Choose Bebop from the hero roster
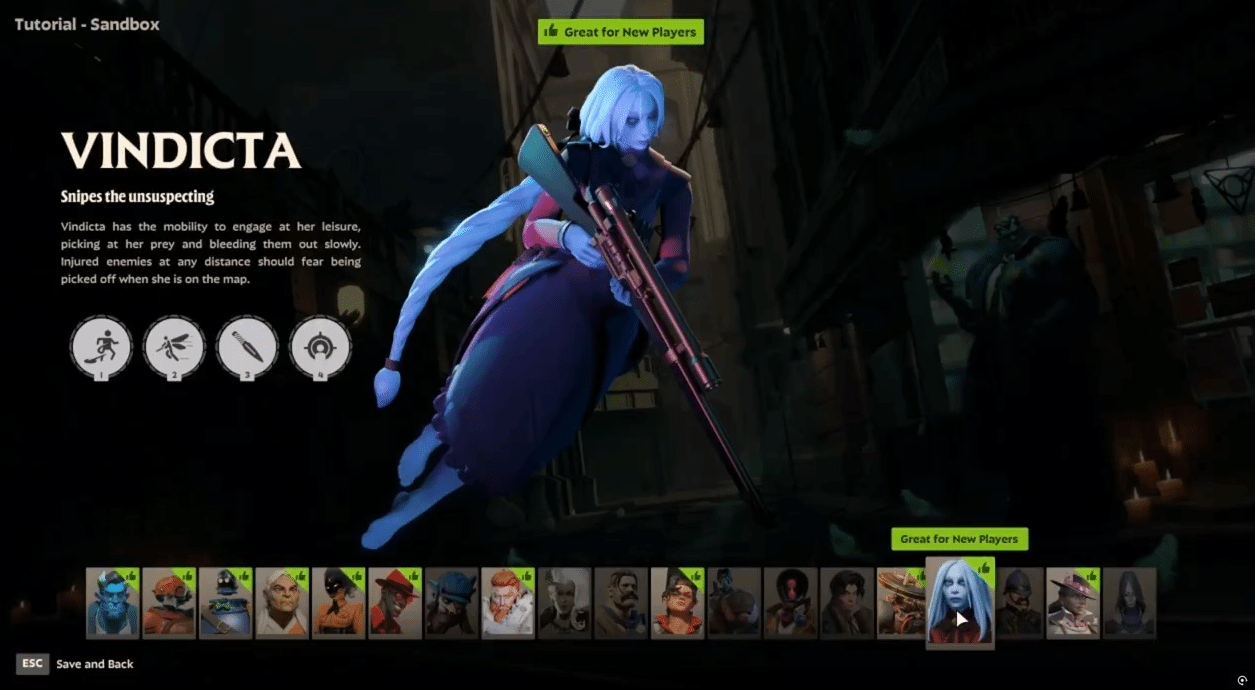1255x690 pixels. point(168,602)
